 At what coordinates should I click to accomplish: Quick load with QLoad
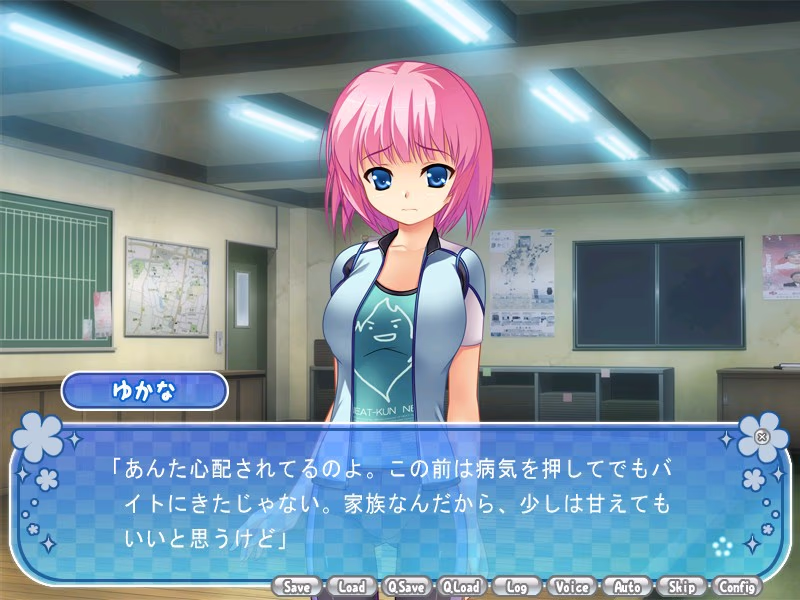pyautogui.click(x=461, y=587)
